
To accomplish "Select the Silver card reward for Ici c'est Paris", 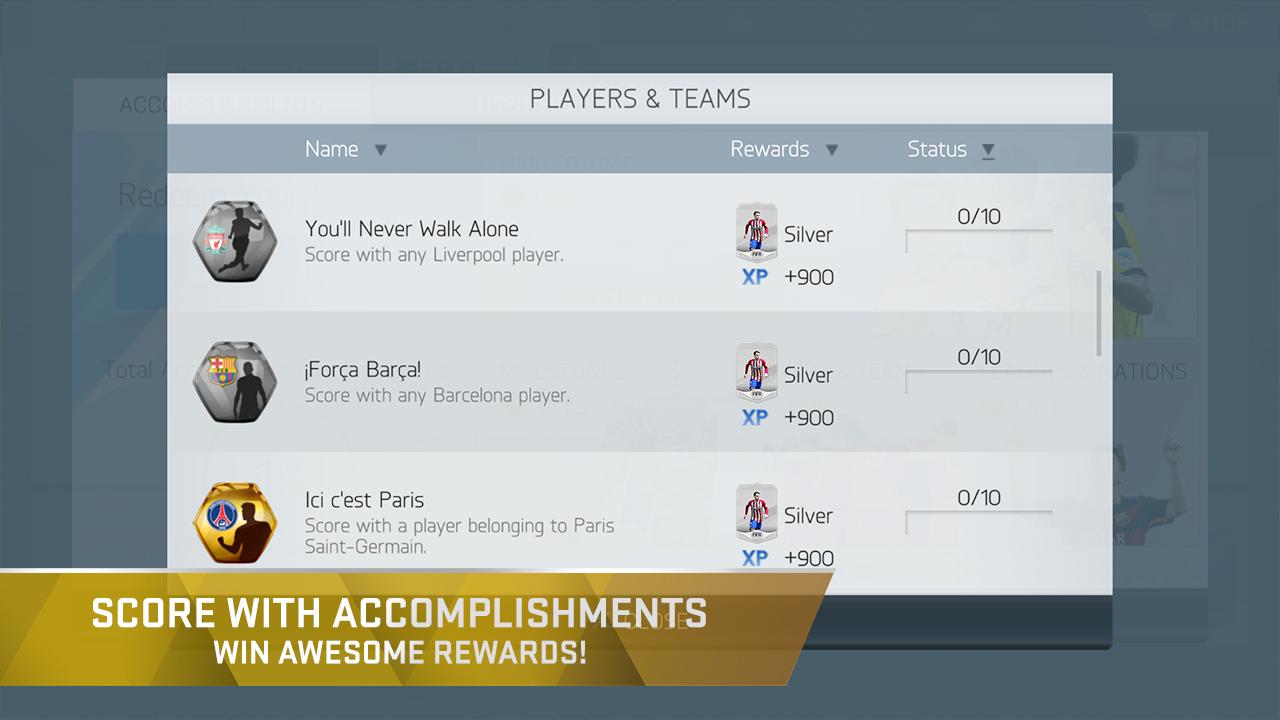I will (757, 512).
